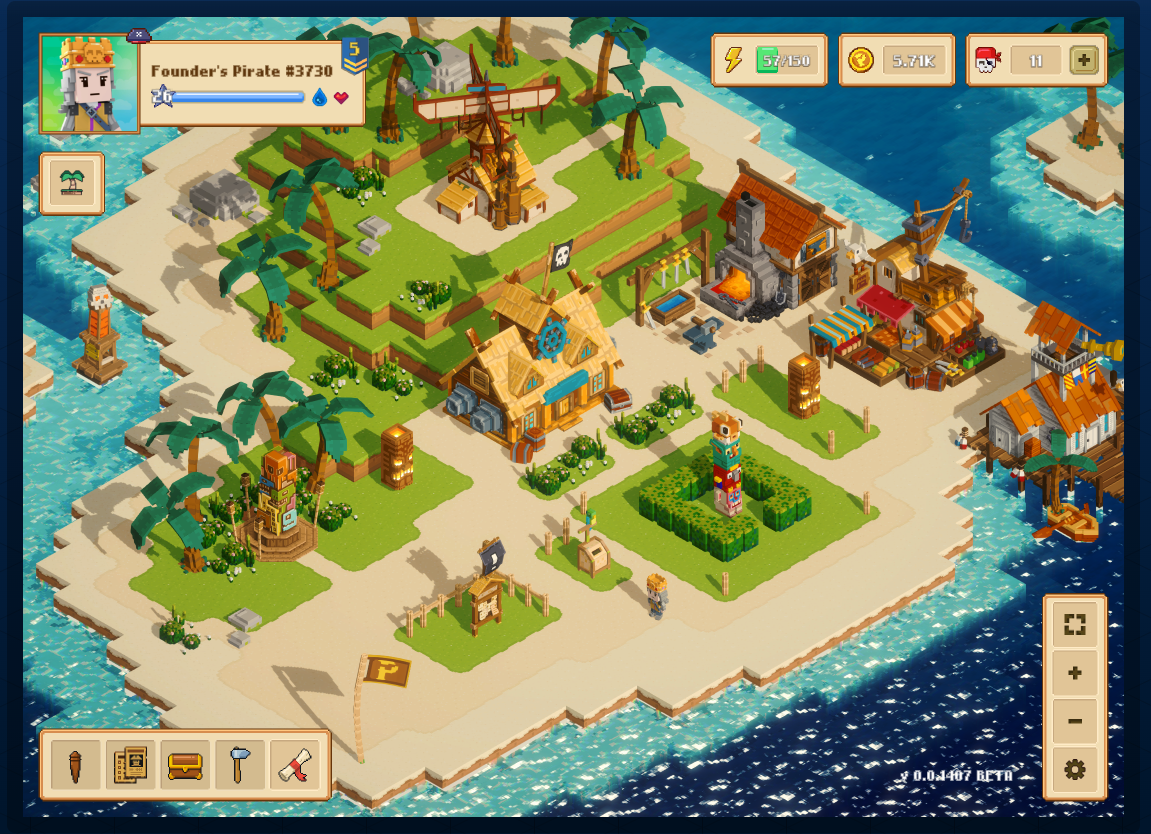The width and height of the screenshot is (1151, 834).
Task: Select the wooden stake toolbar slot
Action: point(76,765)
